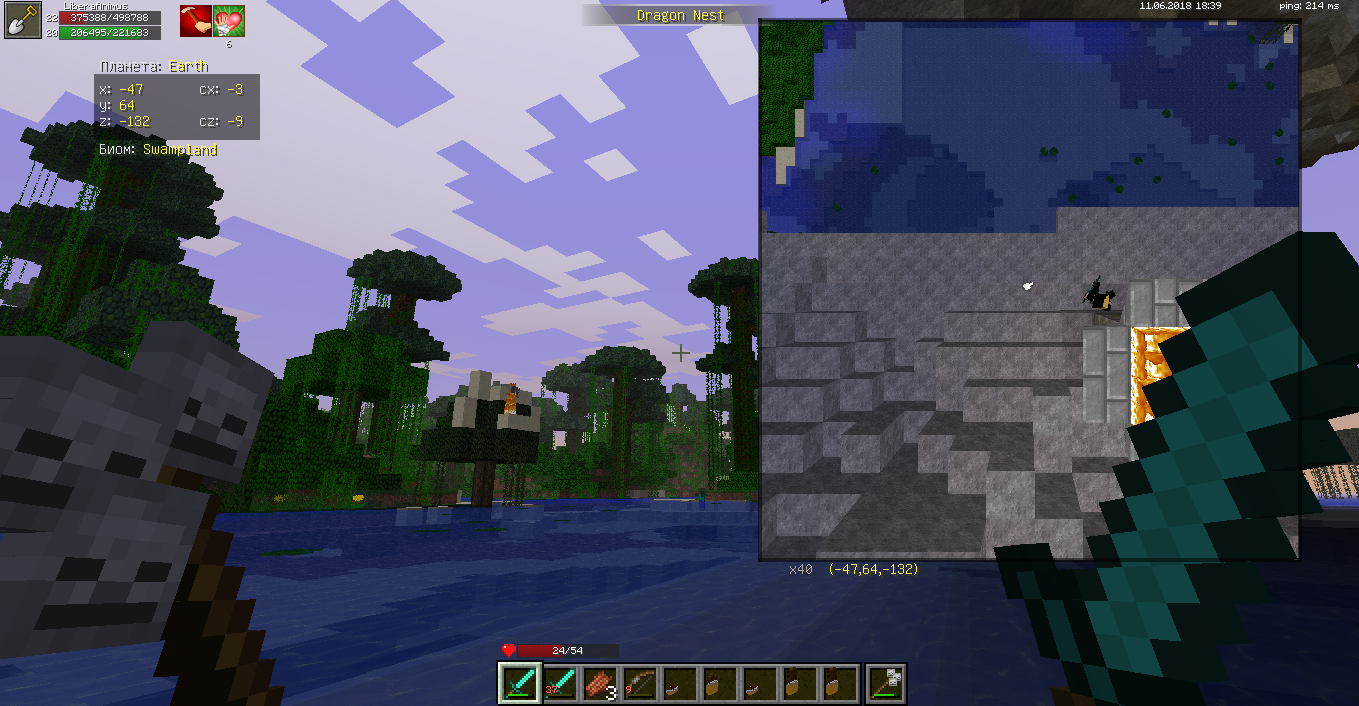
Task: Select the skull staff in the separate slot
Action: [885, 683]
